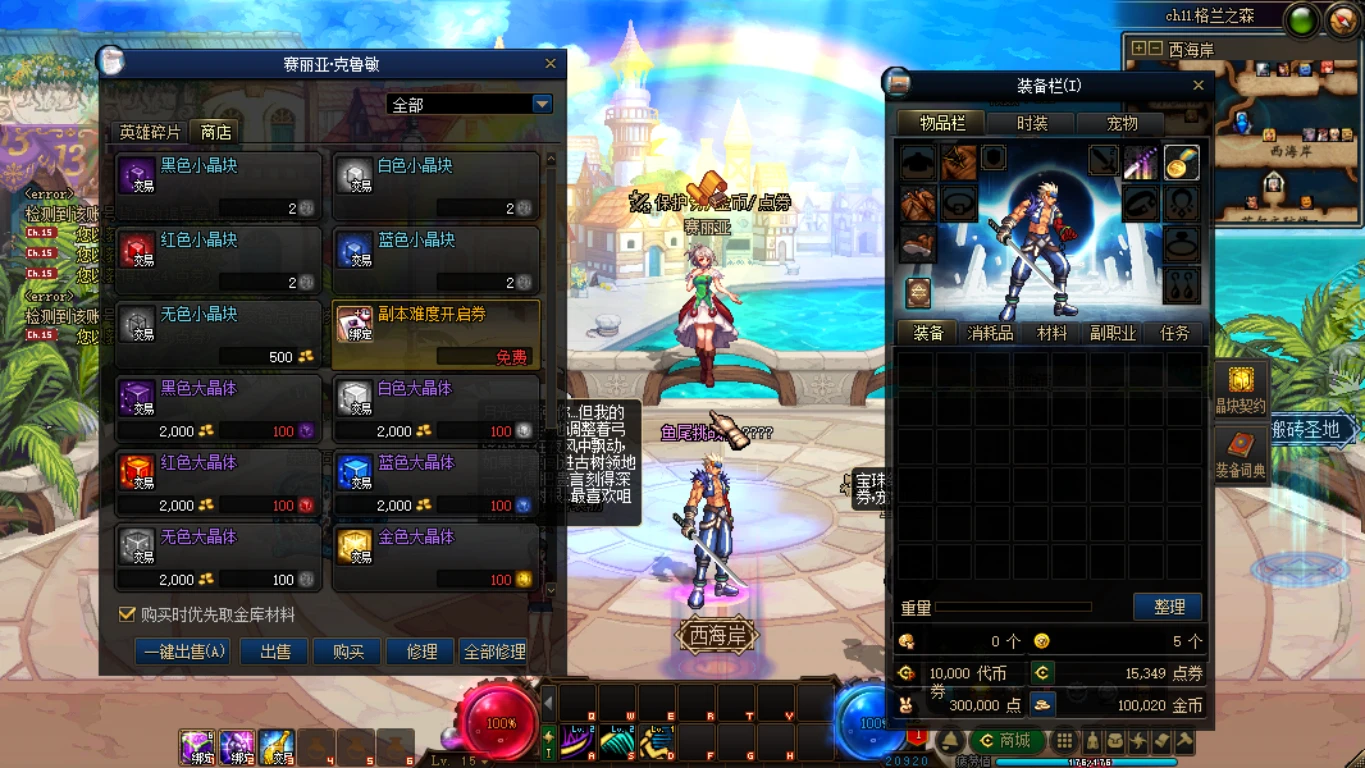The height and width of the screenshot is (768, 1365).
Task: Switch to the 材料 inventory category
Action: 1051,333
